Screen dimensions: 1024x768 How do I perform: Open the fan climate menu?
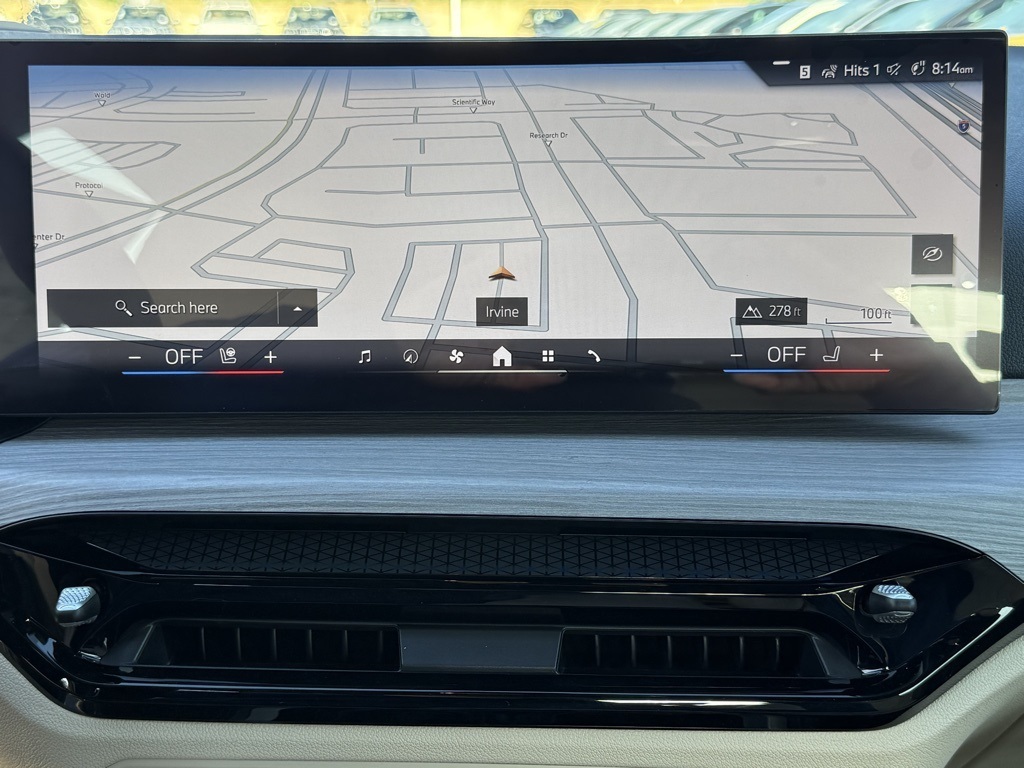456,356
